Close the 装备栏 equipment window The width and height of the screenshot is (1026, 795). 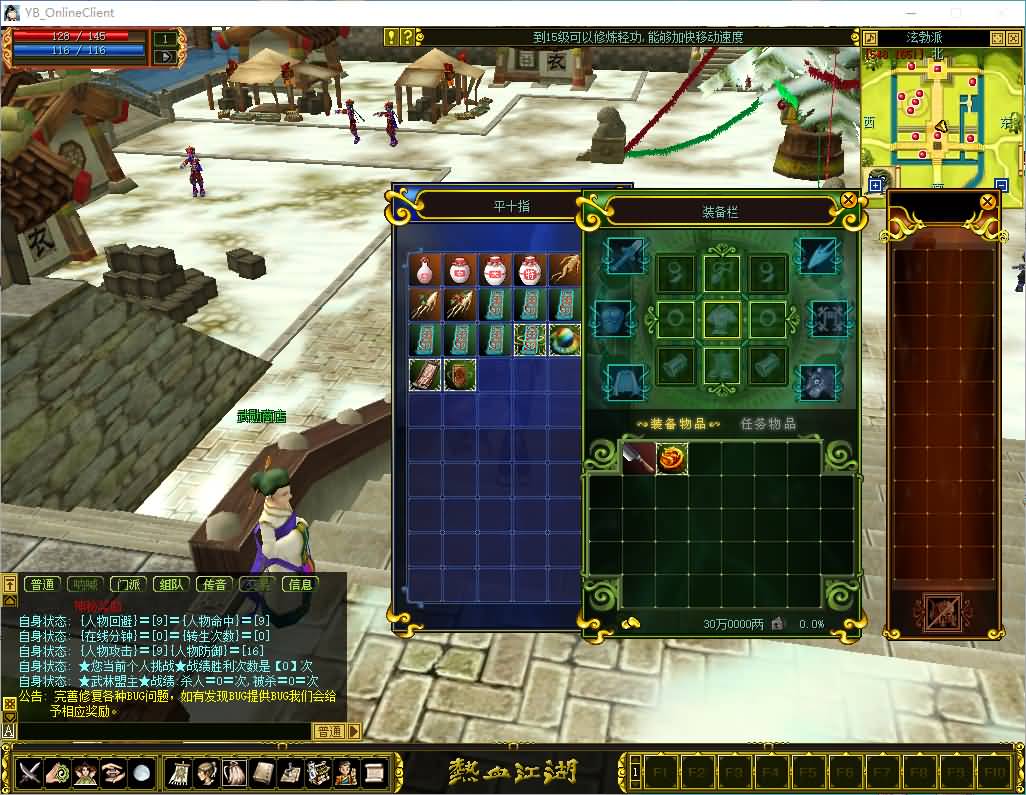(x=849, y=200)
